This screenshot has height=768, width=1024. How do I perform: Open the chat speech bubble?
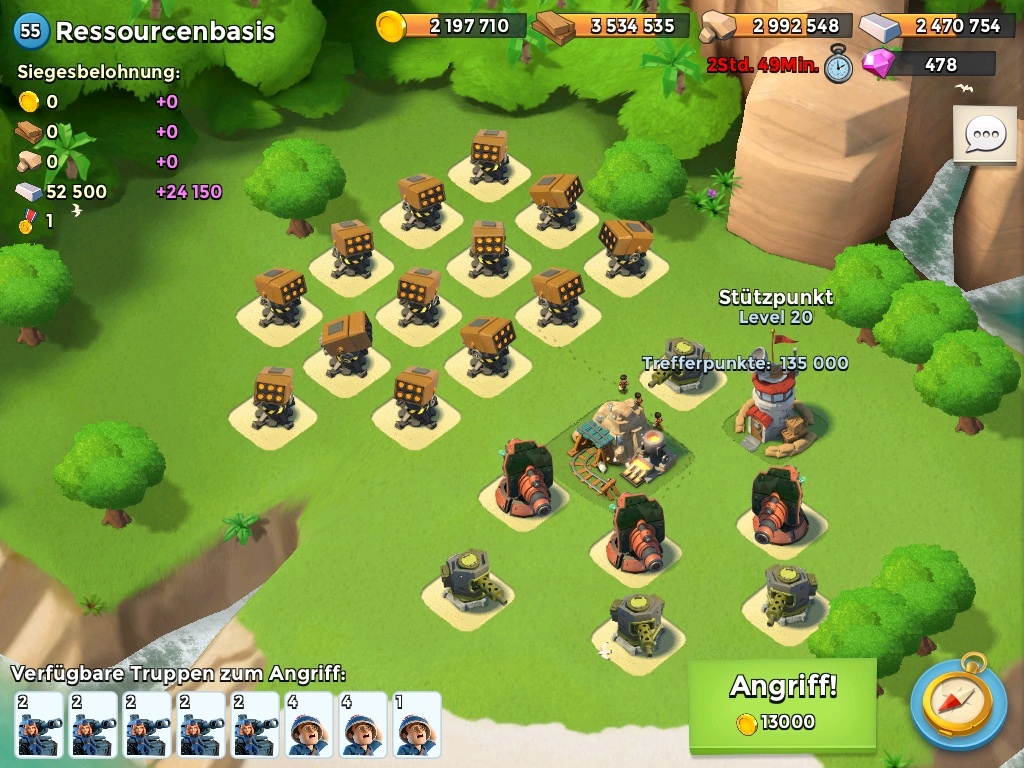point(983,133)
